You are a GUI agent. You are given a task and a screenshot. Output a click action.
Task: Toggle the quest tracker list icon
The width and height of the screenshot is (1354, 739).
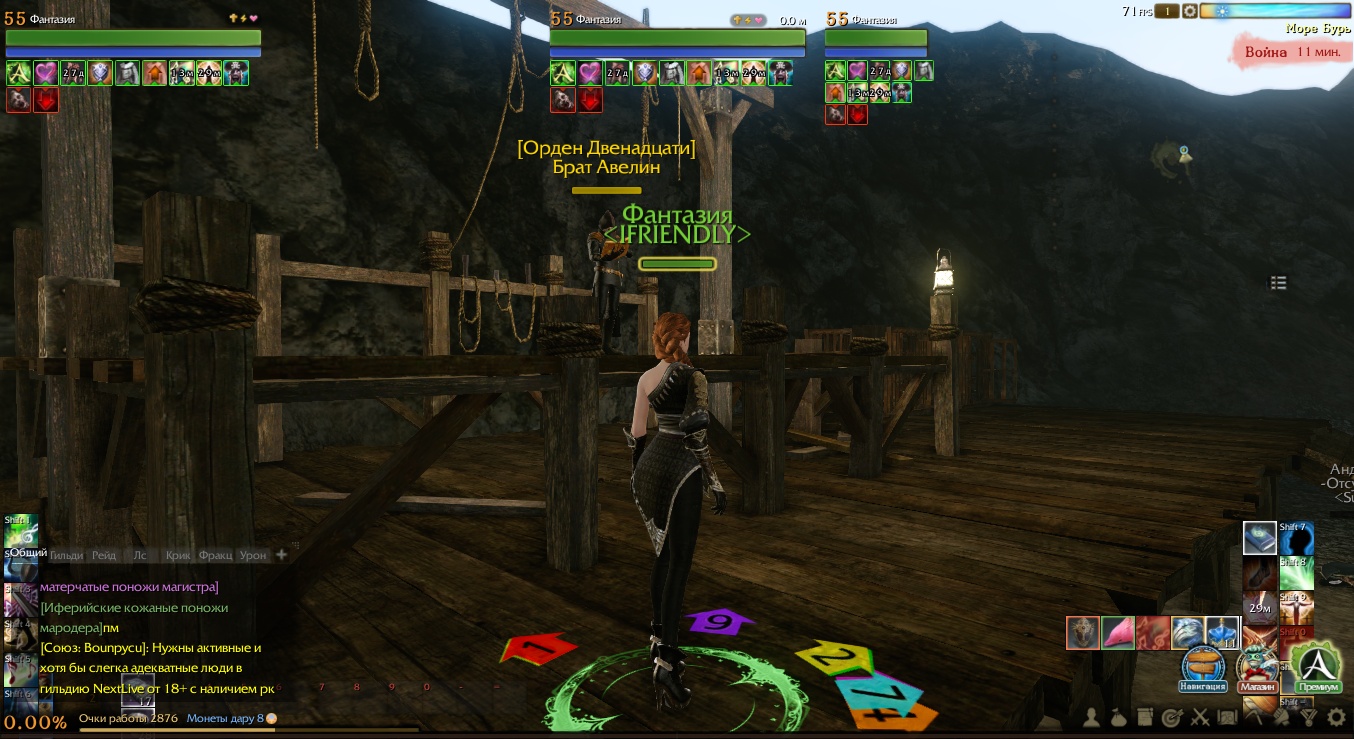pos(1278,283)
